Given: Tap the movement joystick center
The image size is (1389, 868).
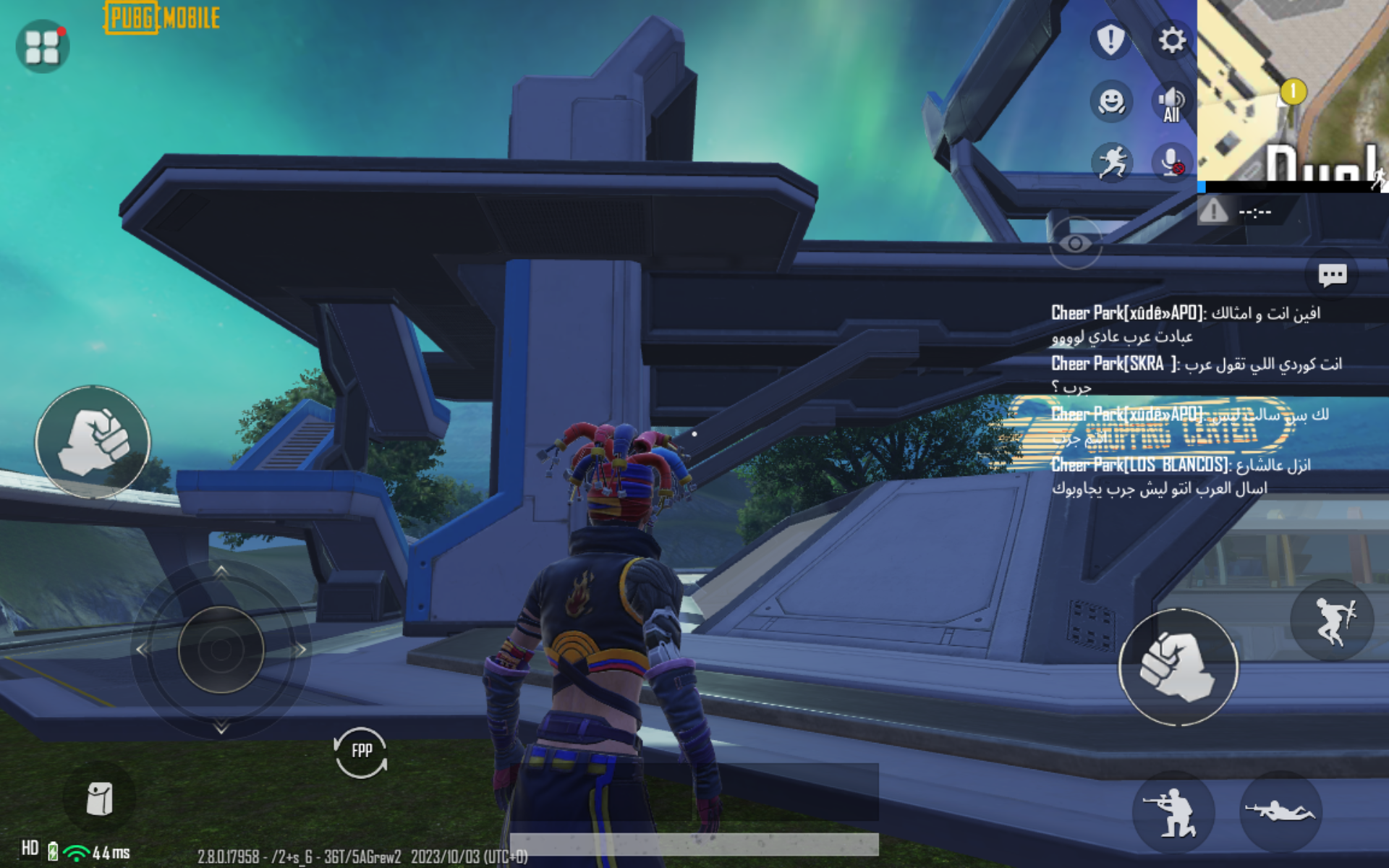Looking at the screenshot, I should 221,649.
